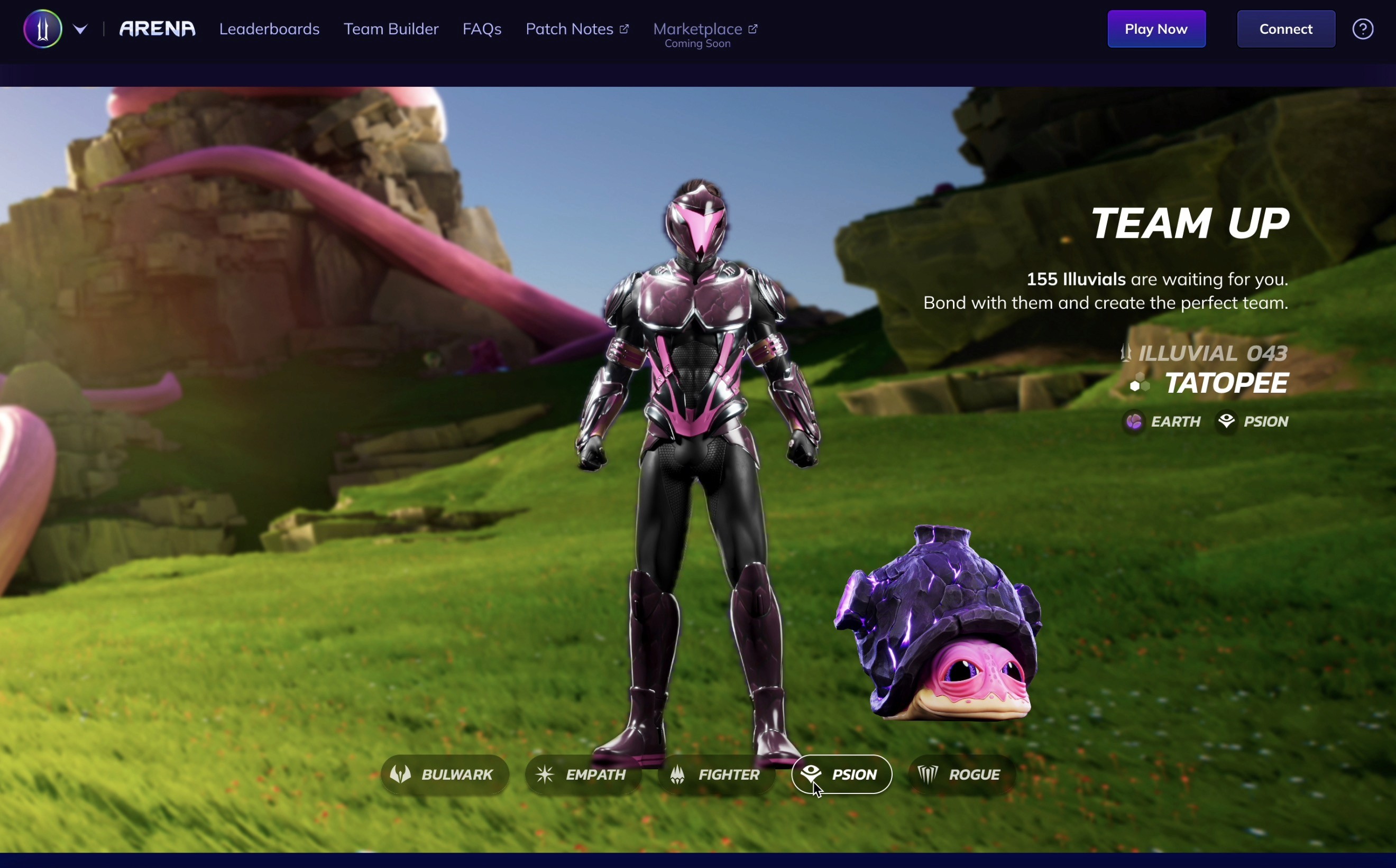
Task: Click the Play Now button
Action: tap(1155, 29)
